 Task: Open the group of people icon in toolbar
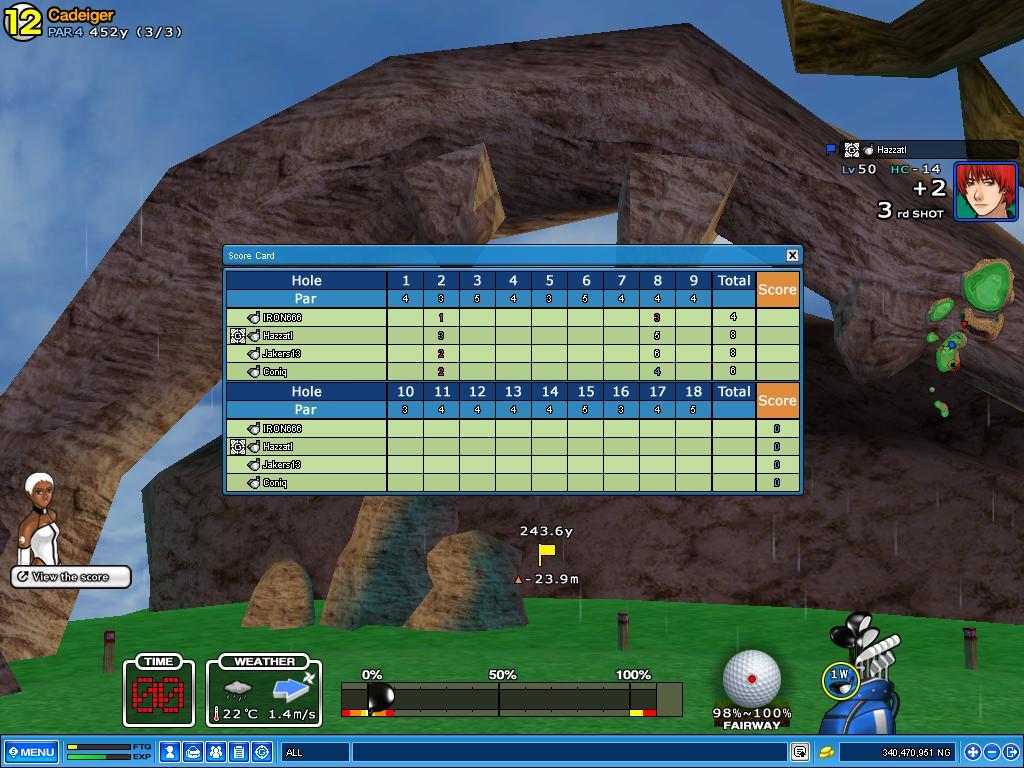click(x=216, y=752)
